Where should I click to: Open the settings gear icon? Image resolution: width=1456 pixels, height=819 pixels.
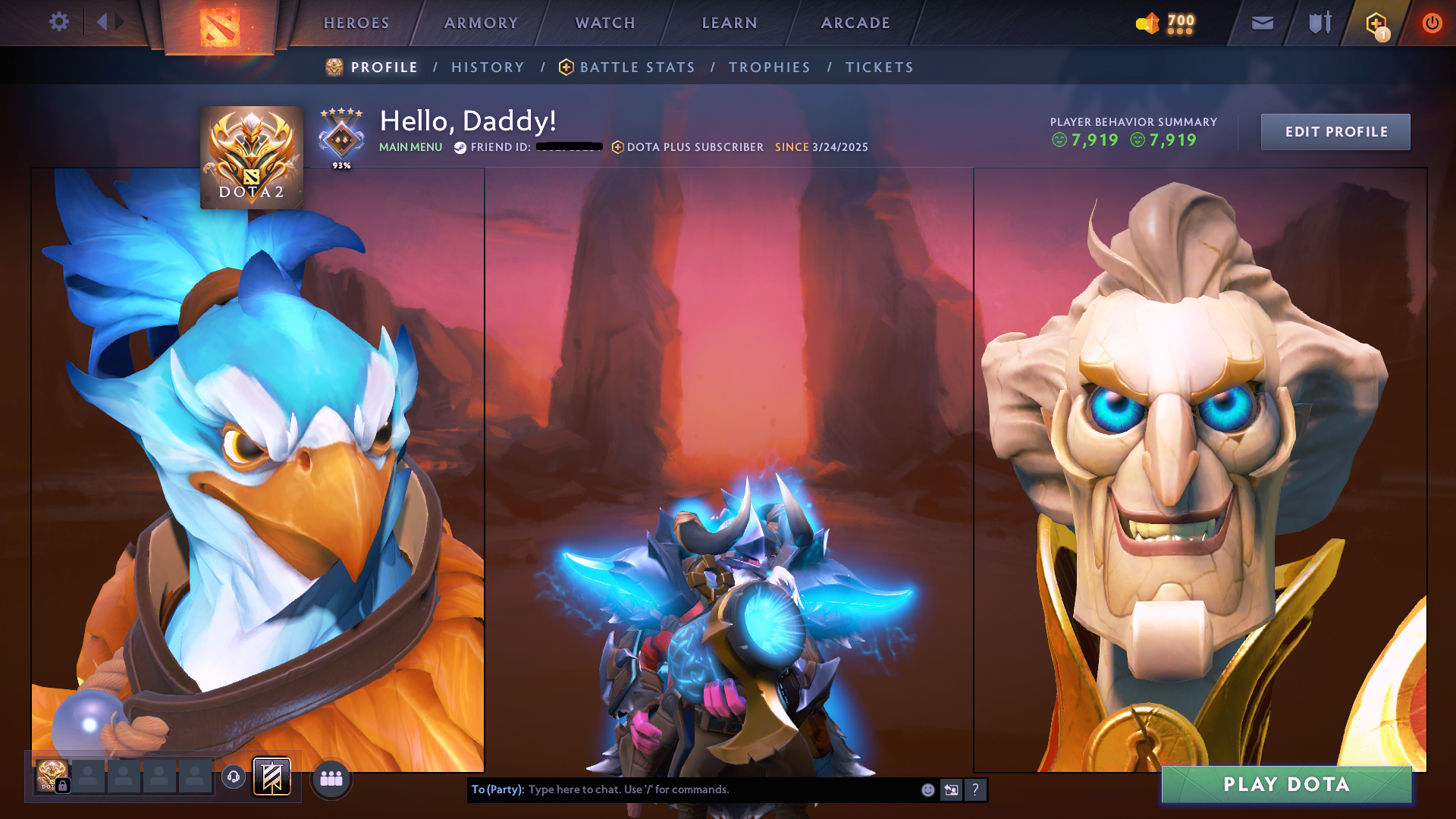(58, 22)
